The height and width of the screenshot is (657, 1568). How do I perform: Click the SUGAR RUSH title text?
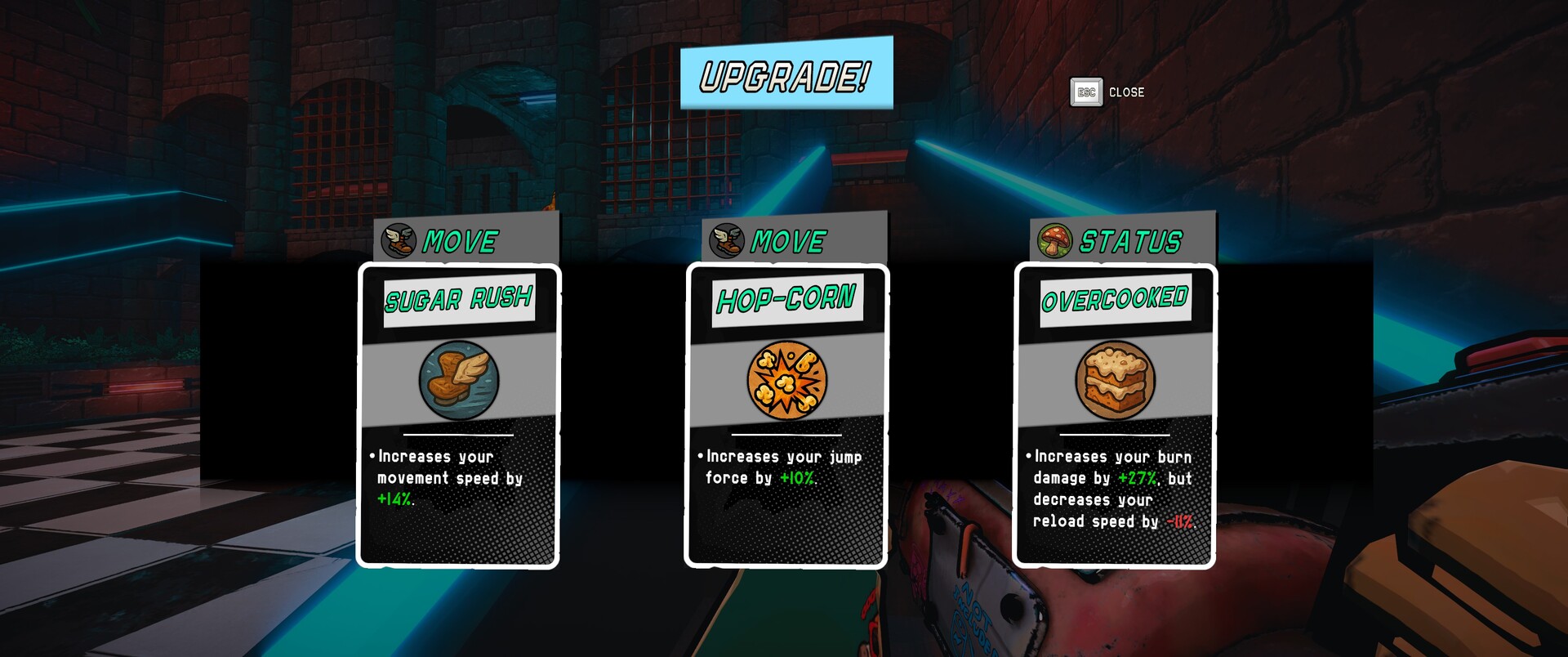pyautogui.click(x=459, y=300)
